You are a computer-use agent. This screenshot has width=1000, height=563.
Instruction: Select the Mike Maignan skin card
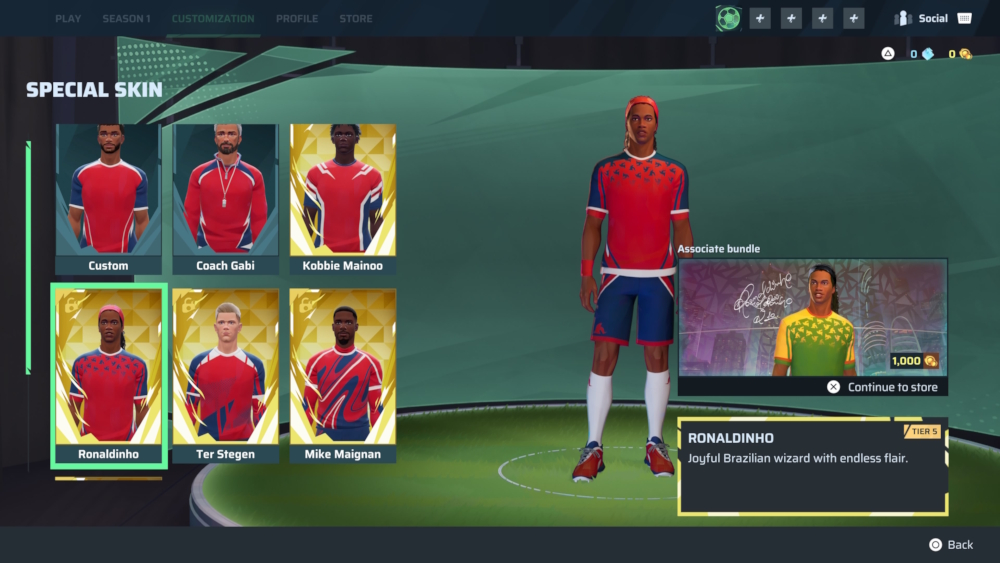[343, 376]
